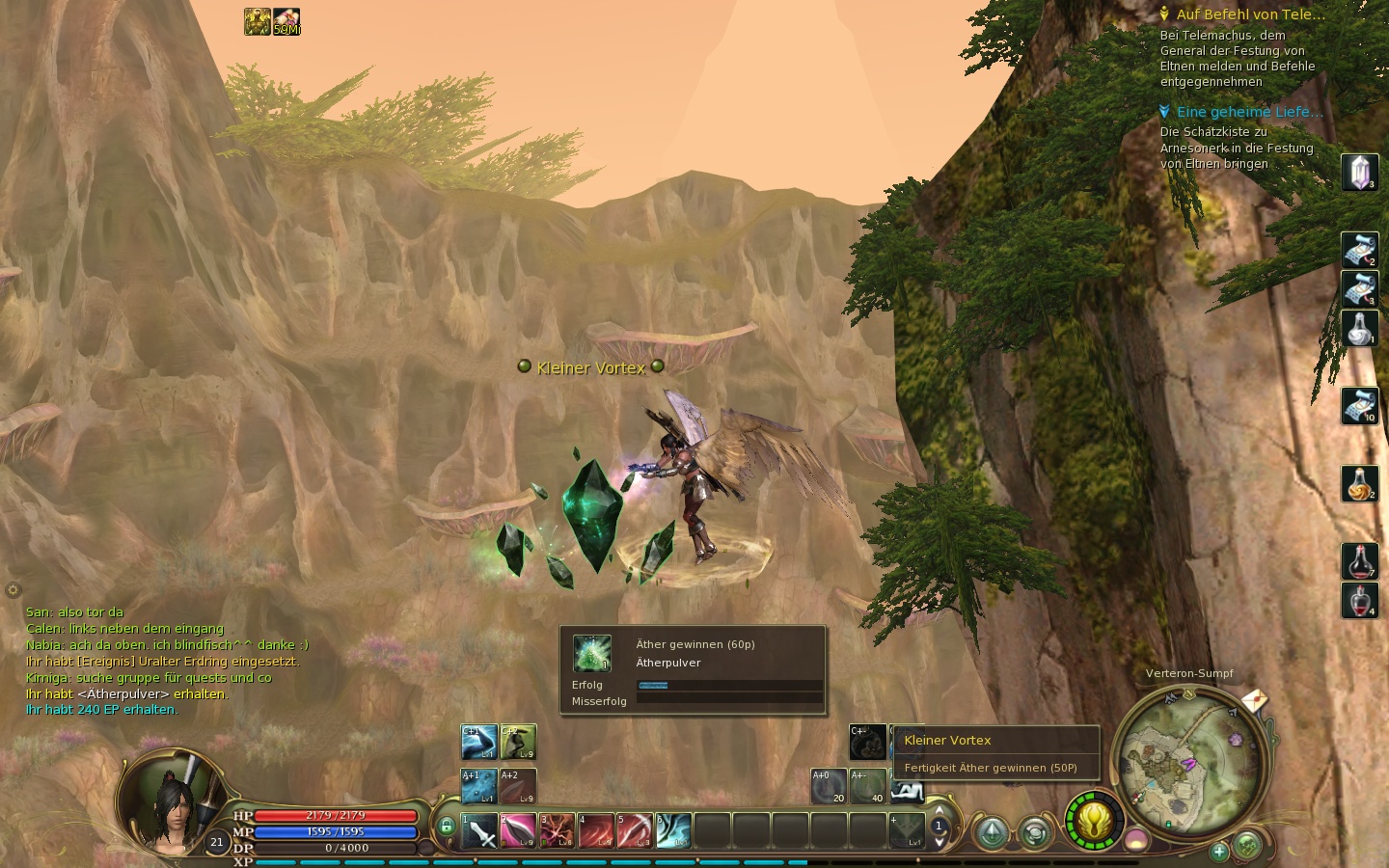Use the pink blade skill in slot 2
The width and height of the screenshot is (1389, 868).
pyautogui.click(x=518, y=830)
